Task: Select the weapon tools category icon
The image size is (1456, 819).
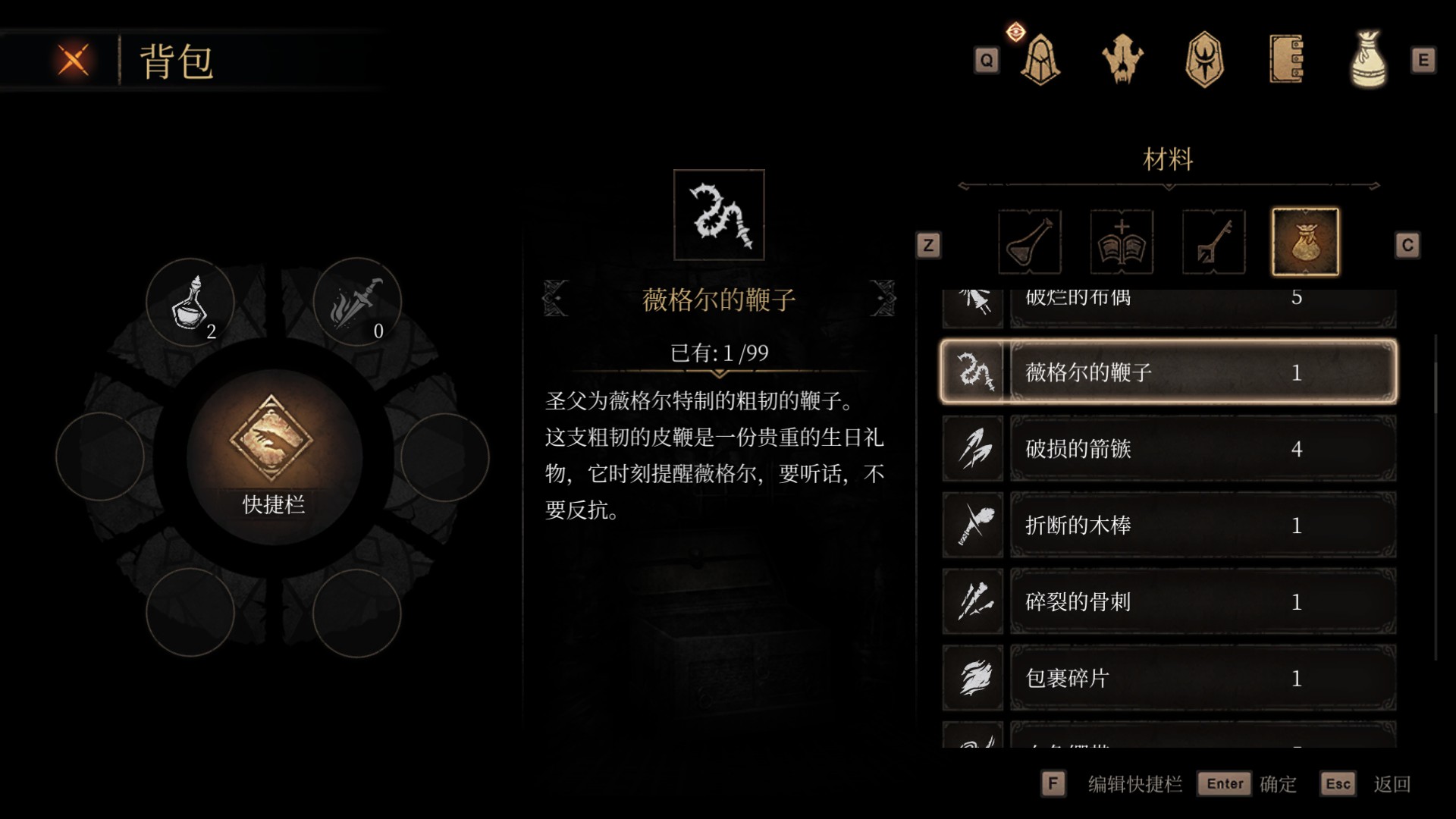Action: tap(1213, 242)
